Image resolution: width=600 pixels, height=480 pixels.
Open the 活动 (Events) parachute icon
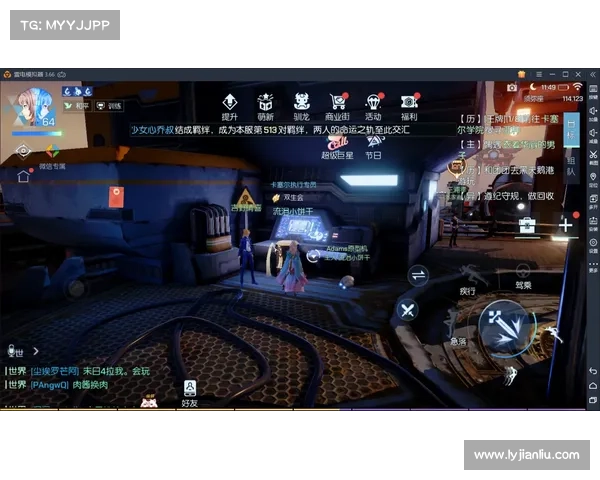(x=373, y=102)
